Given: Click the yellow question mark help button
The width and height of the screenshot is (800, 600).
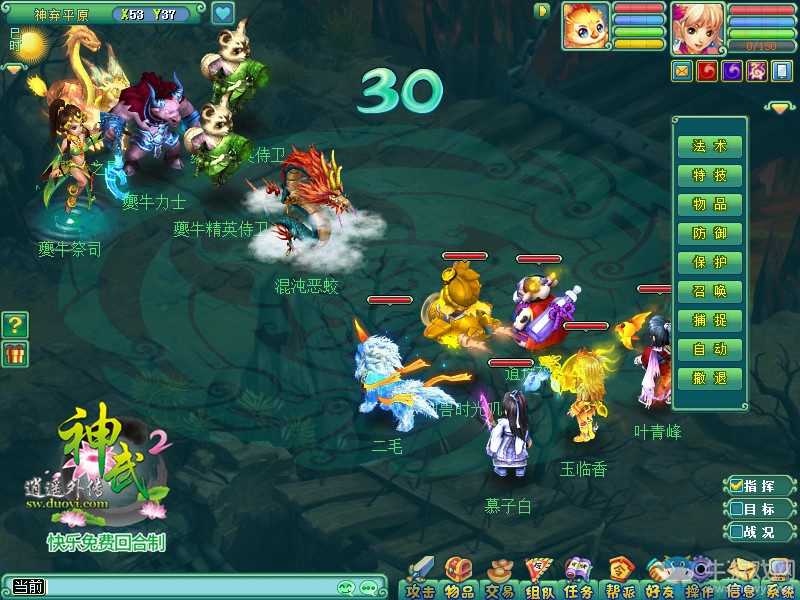Looking at the screenshot, I should 15,324.
